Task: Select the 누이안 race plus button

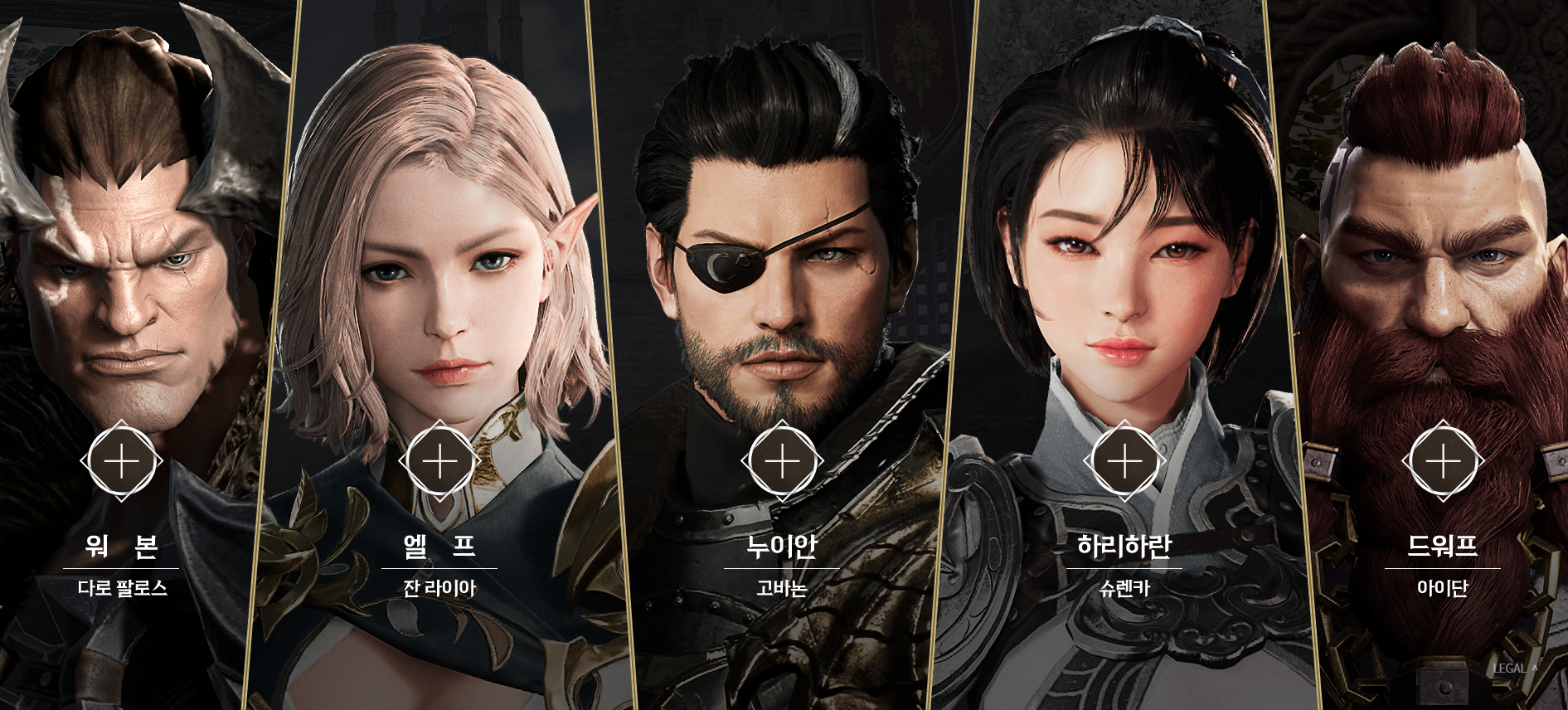Action: [782, 461]
